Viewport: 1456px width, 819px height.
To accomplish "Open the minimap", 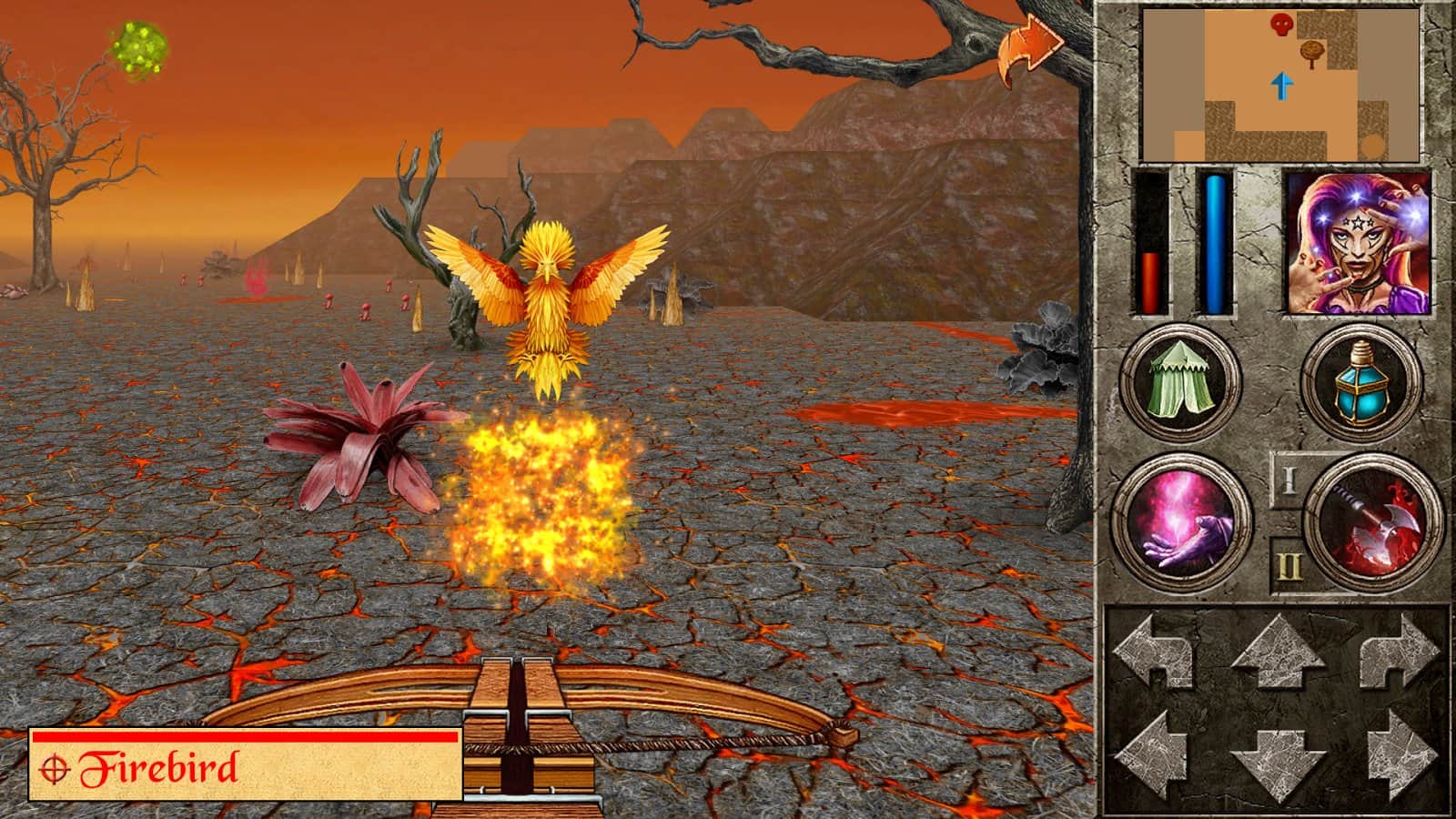I will coord(1279,84).
